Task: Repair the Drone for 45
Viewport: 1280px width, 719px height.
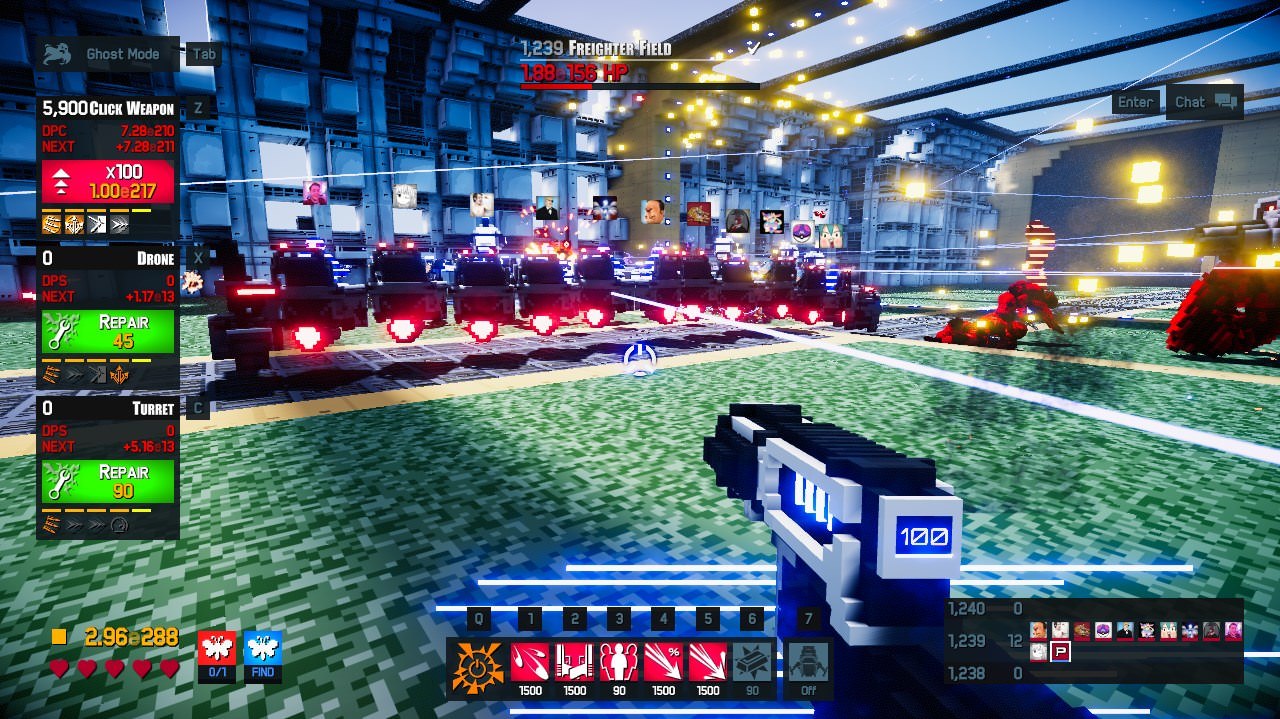Action: (x=107, y=332)
